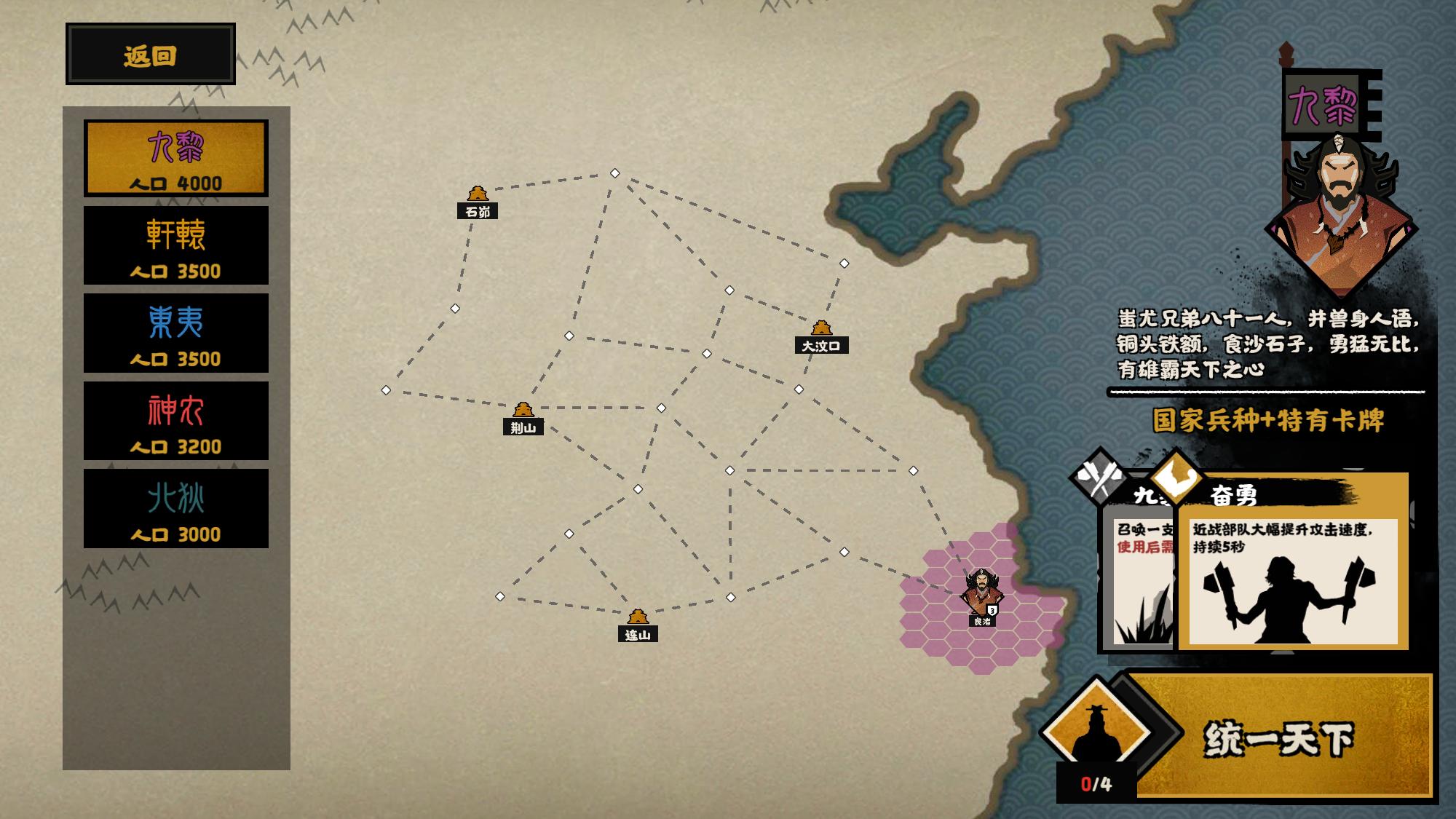The height and width of the screenshot is (819, 1456).
Task: Pick the 東夷 faction
Action: pos(176,333)
